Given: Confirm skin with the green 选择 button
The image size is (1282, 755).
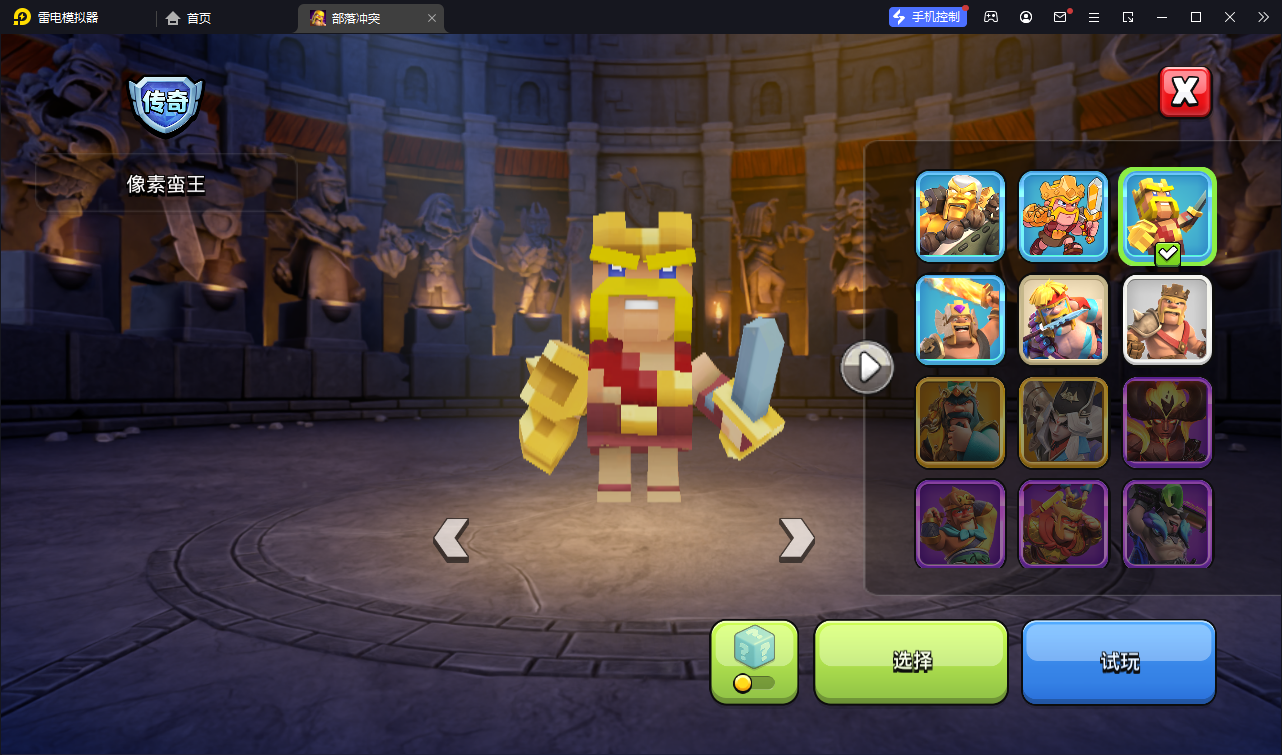Looking at the screenshot, I should [x=911, y=661].
